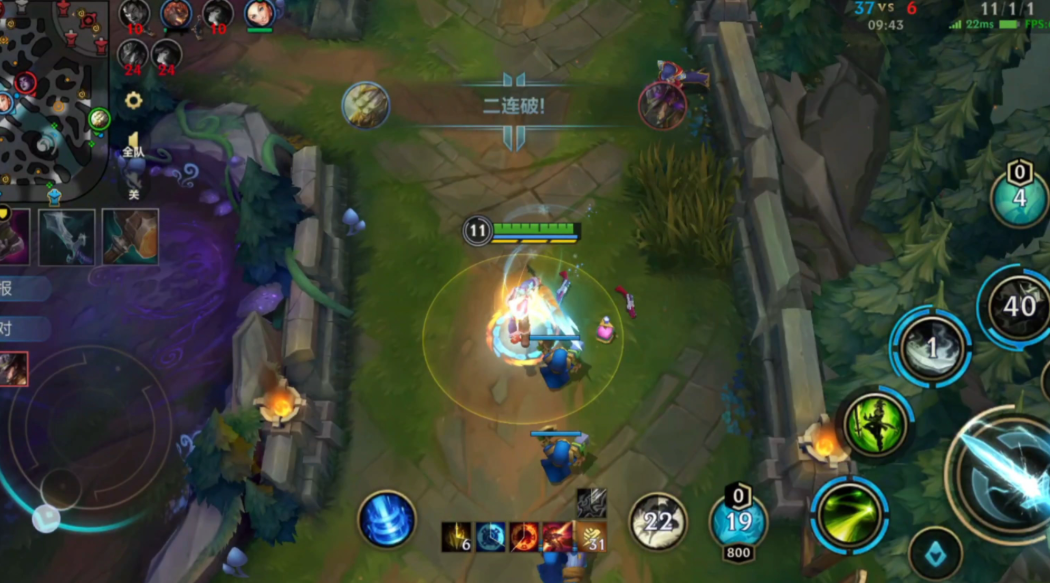Tap the red-haired ally portrait
Screen dimensions: 1050x583
[259, 14]
